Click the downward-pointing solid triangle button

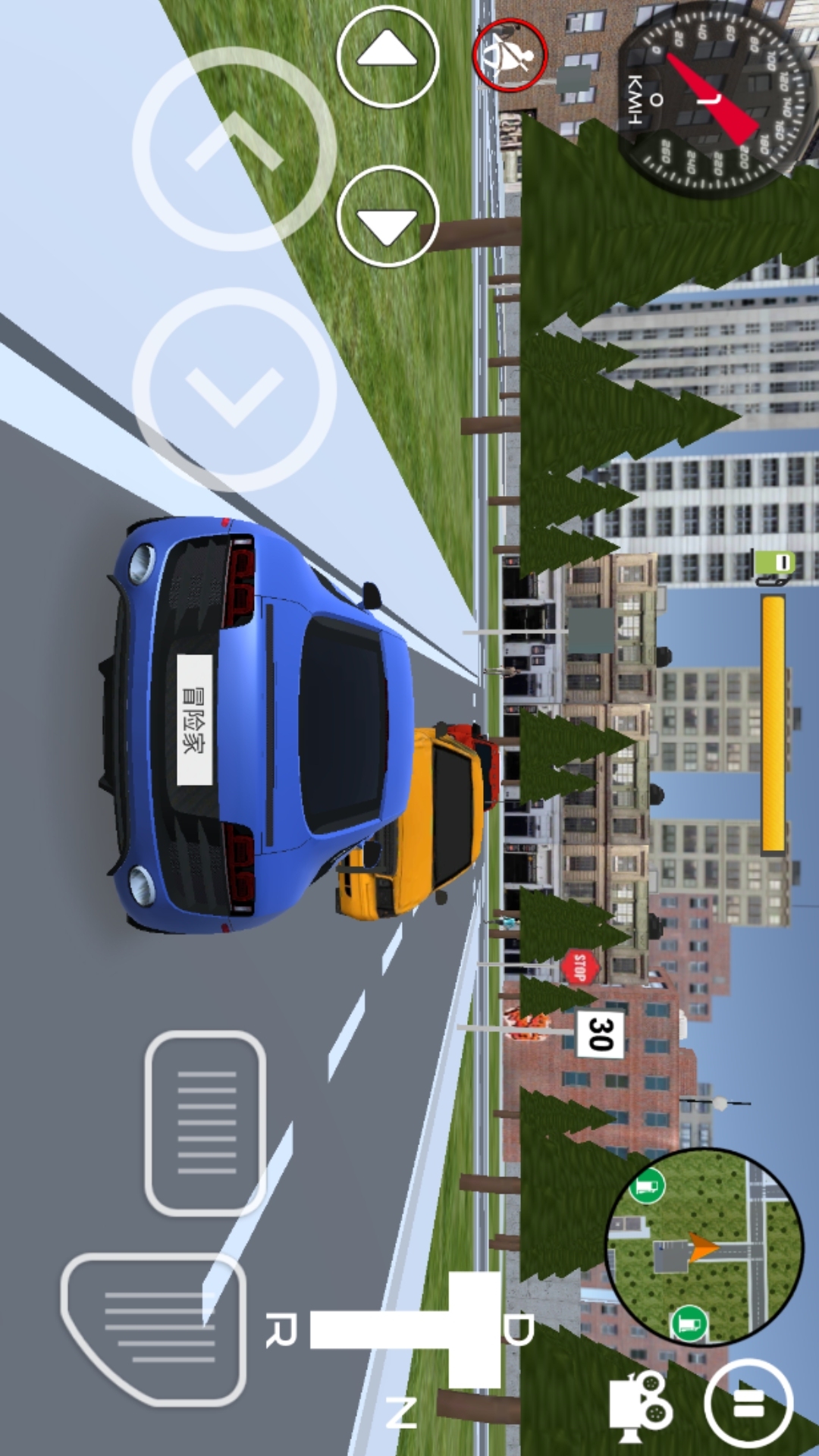point(388,217)
